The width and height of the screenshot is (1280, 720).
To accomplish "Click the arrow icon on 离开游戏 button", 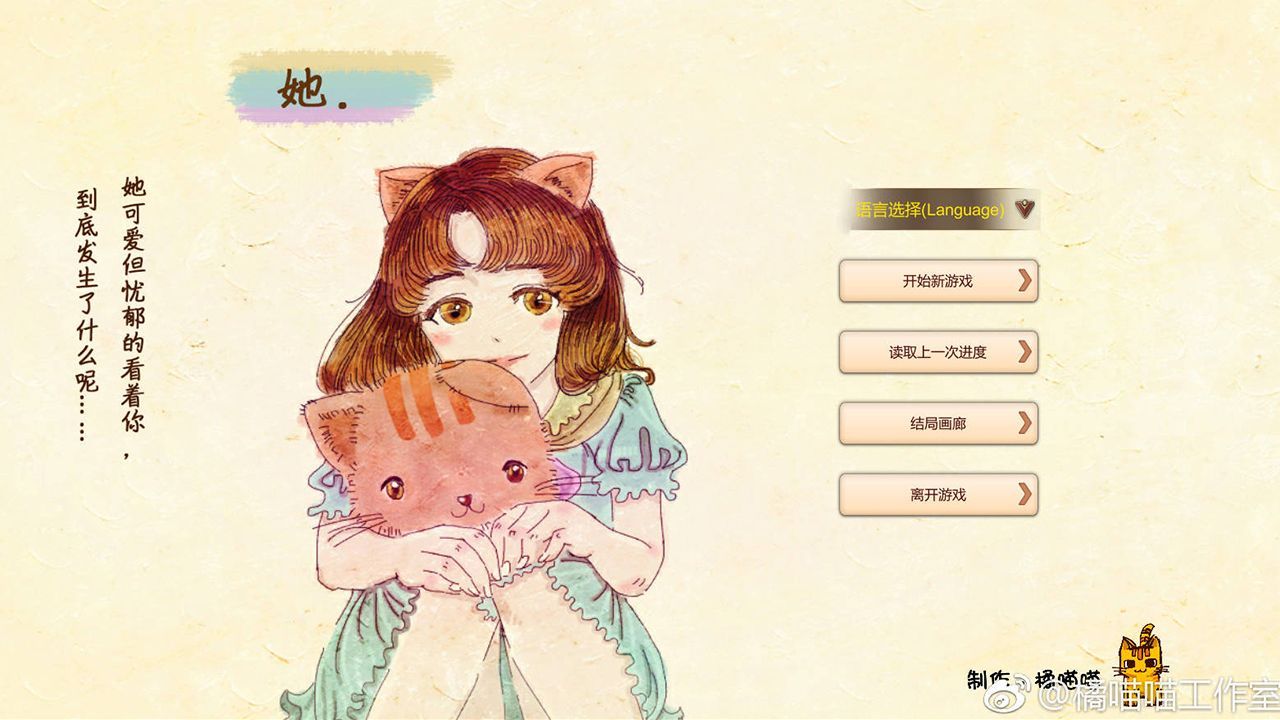I will point(1024,494).
